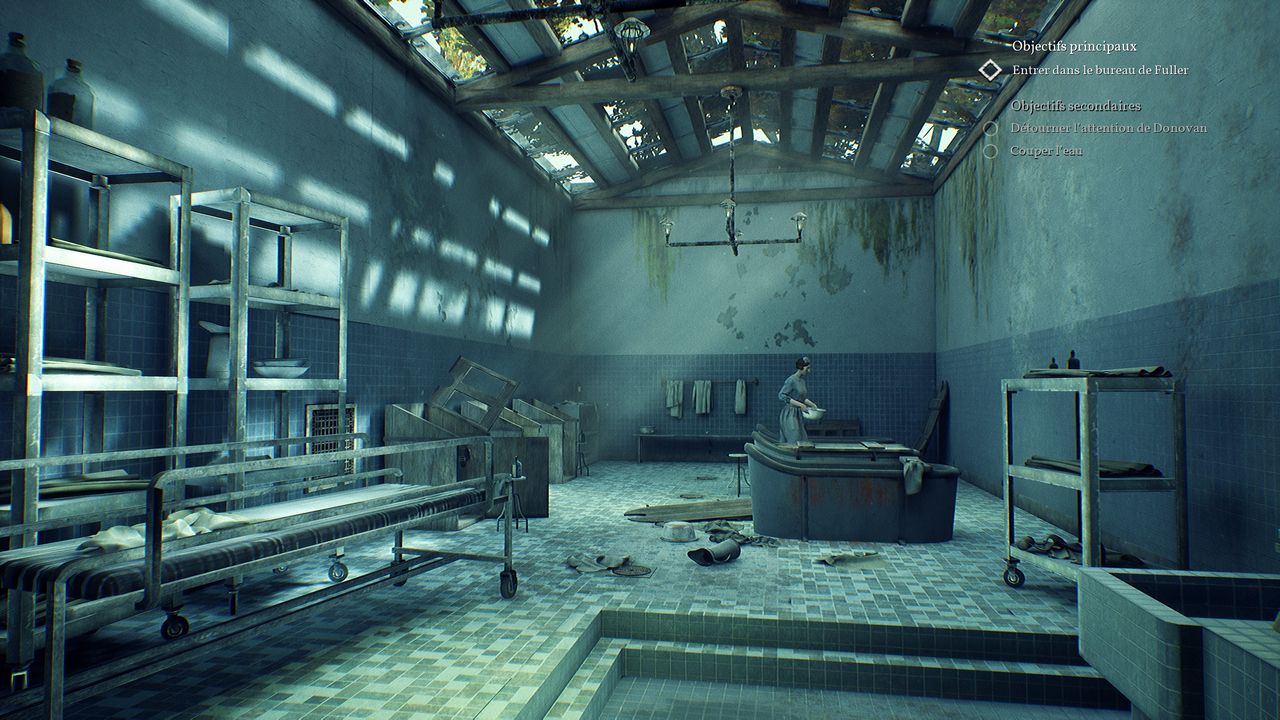Select the "Couper l'eau" secondary objective
1280x720 pixels.
tap(1047, 151)
